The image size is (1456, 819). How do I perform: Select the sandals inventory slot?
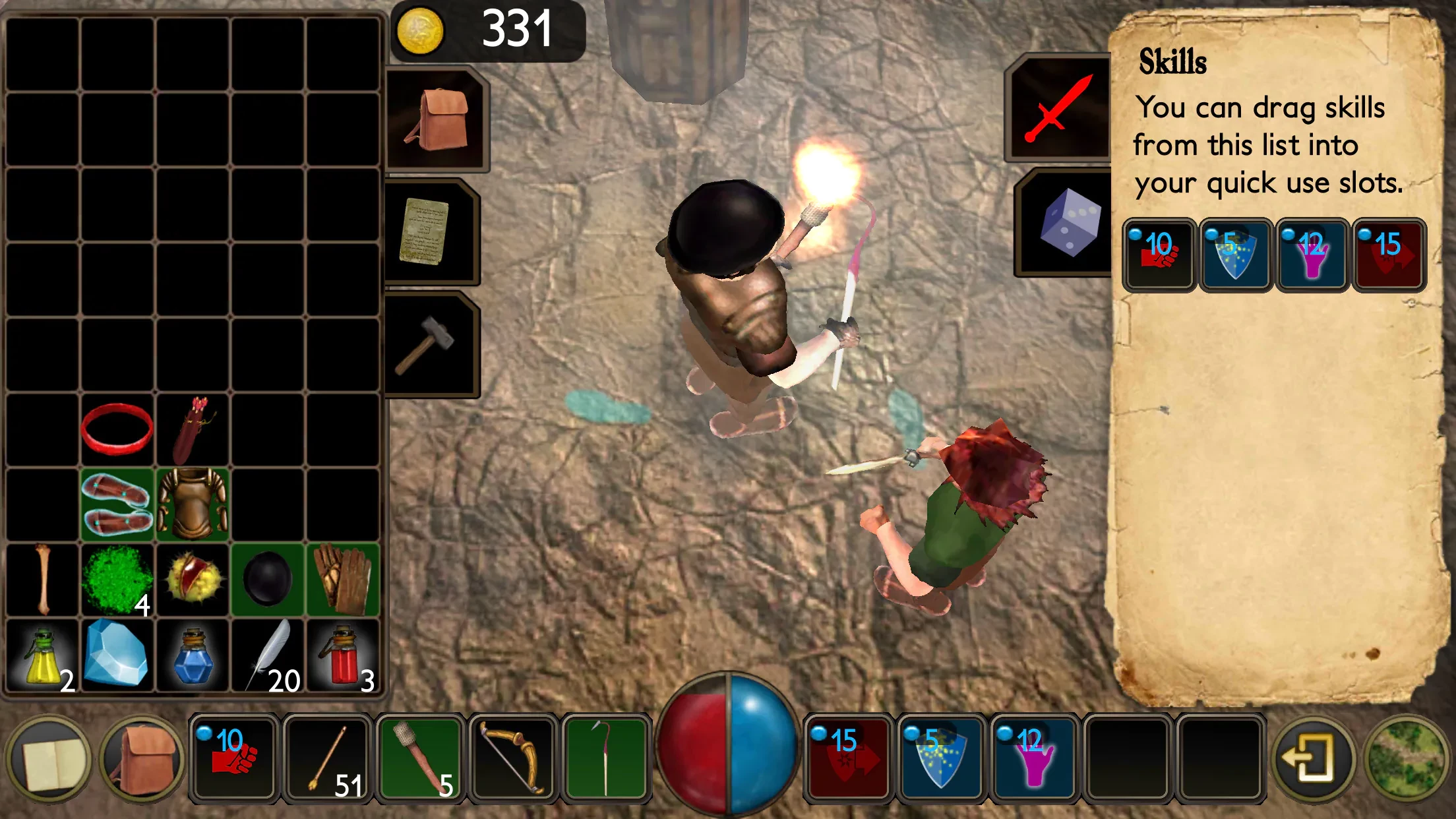click(x=117, y=504)
